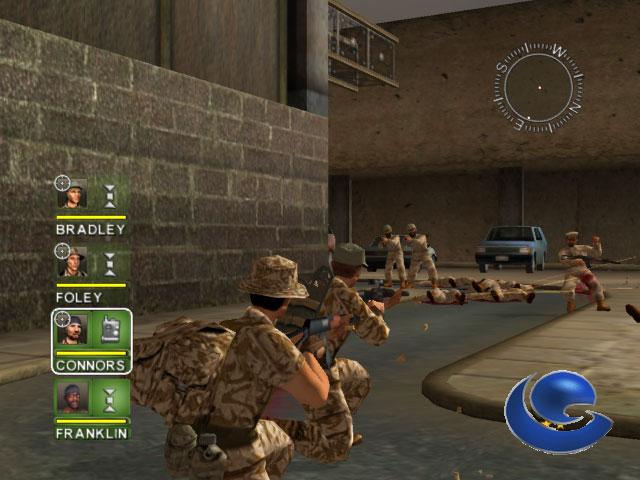The height and width of the screenshot is (480, 640).
Task: Switch to Franklin's portrait
Action: tap(73, 399)
